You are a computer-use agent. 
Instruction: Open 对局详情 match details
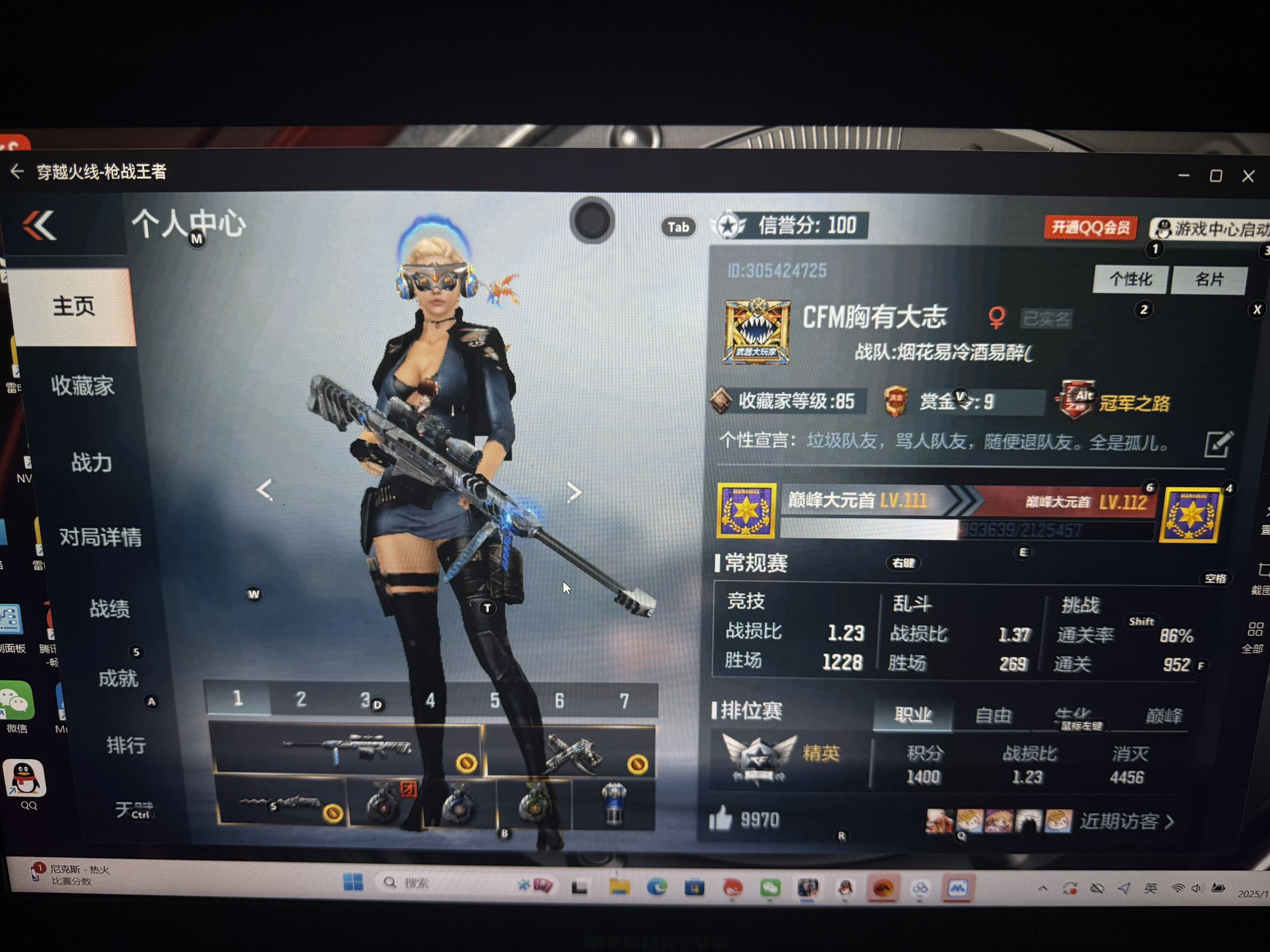point(100,537)
